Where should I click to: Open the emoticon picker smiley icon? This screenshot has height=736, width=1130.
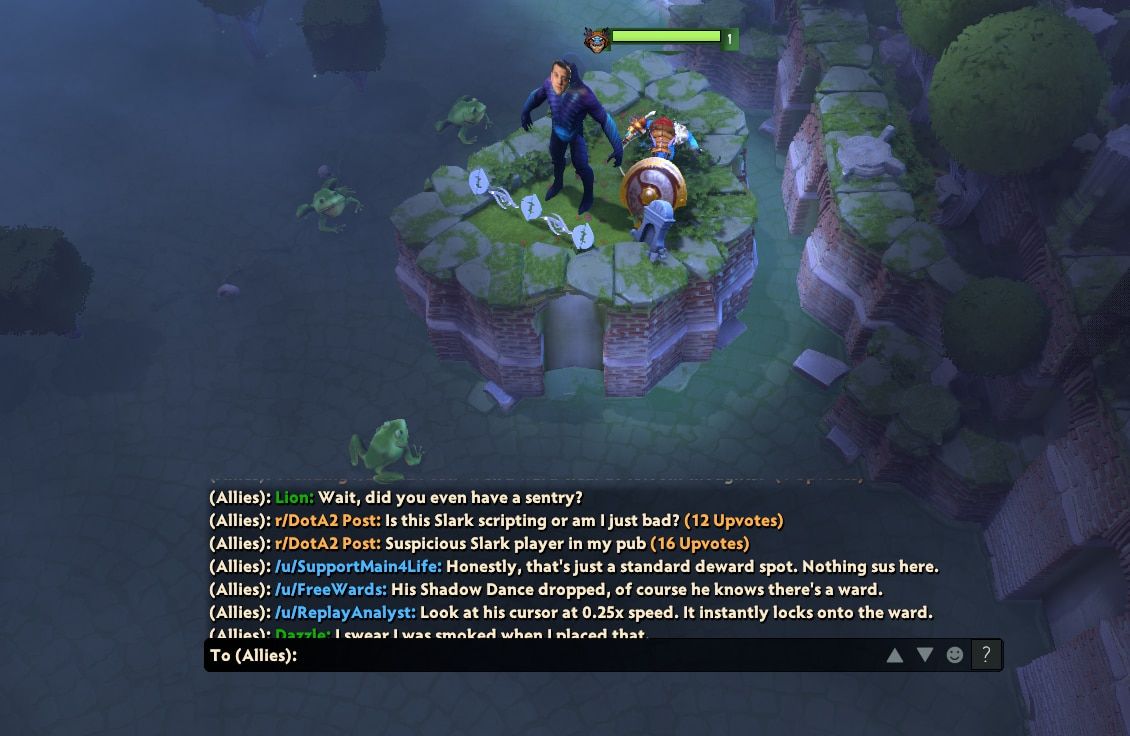[x=955, y=655]
